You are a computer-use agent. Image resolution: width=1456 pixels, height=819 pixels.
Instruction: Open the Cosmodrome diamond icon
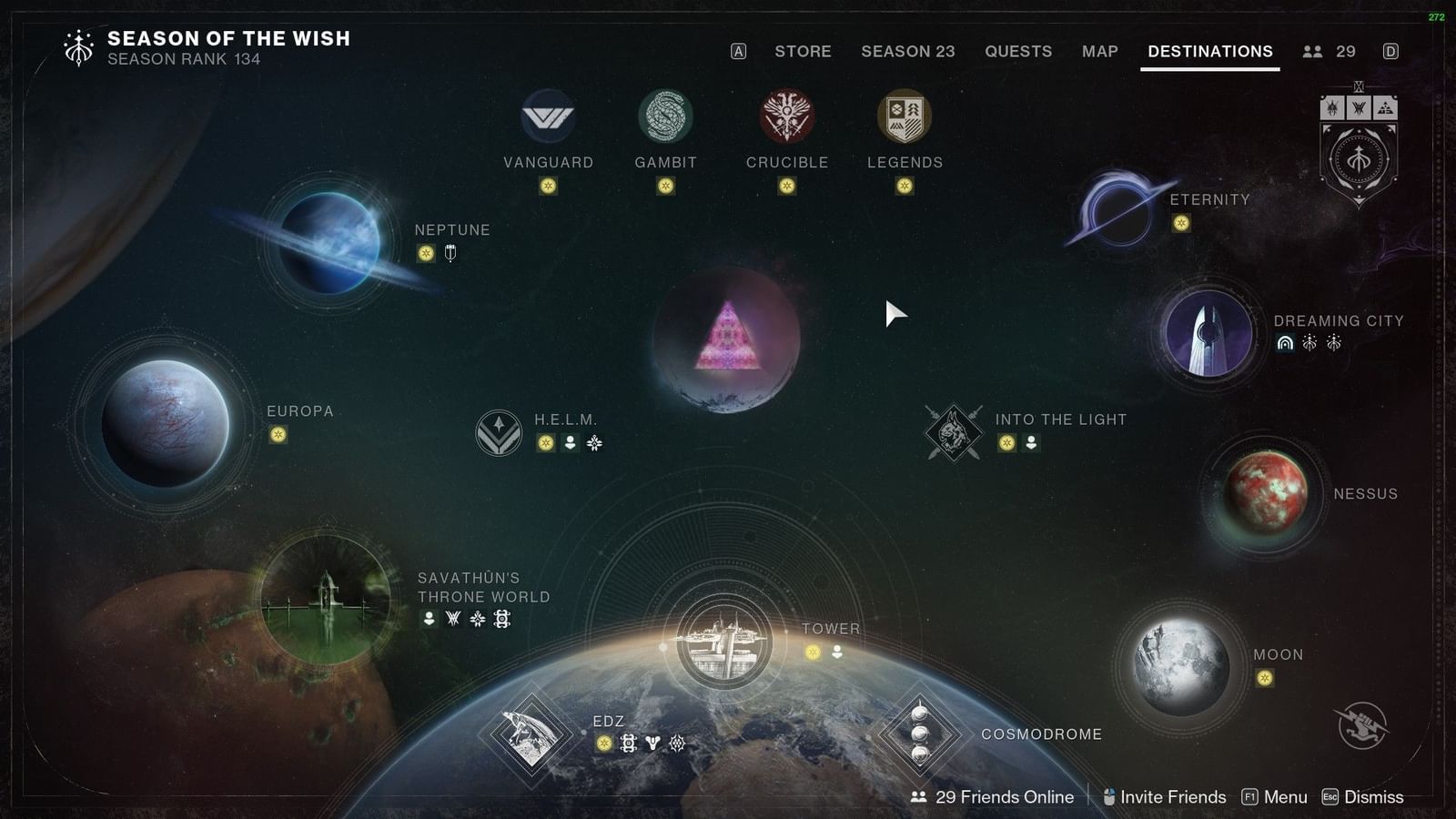(x=922, y=733)
